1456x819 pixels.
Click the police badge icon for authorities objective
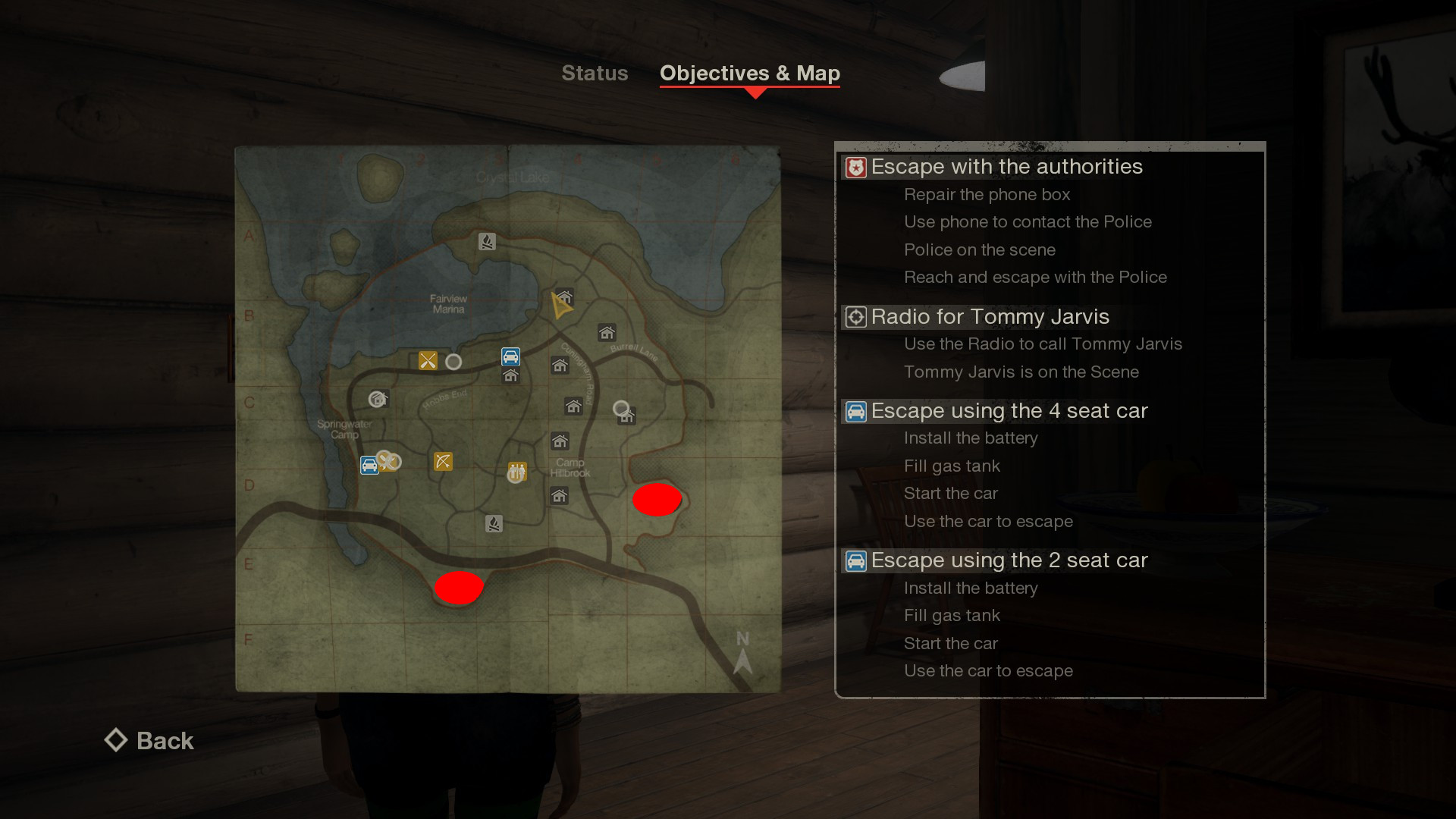pyautogui.click(x=855, y=167)
